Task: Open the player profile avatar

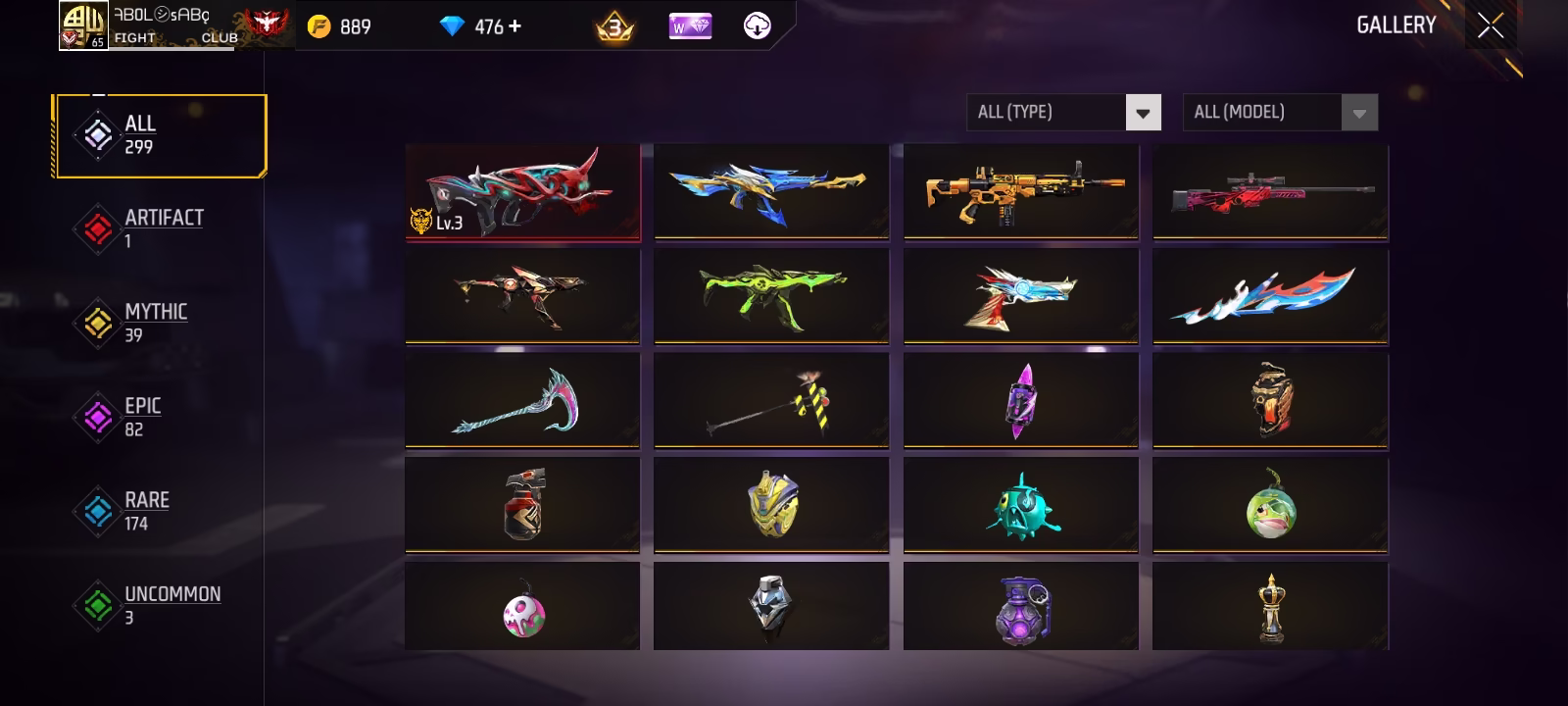Action: click(82, 25)
